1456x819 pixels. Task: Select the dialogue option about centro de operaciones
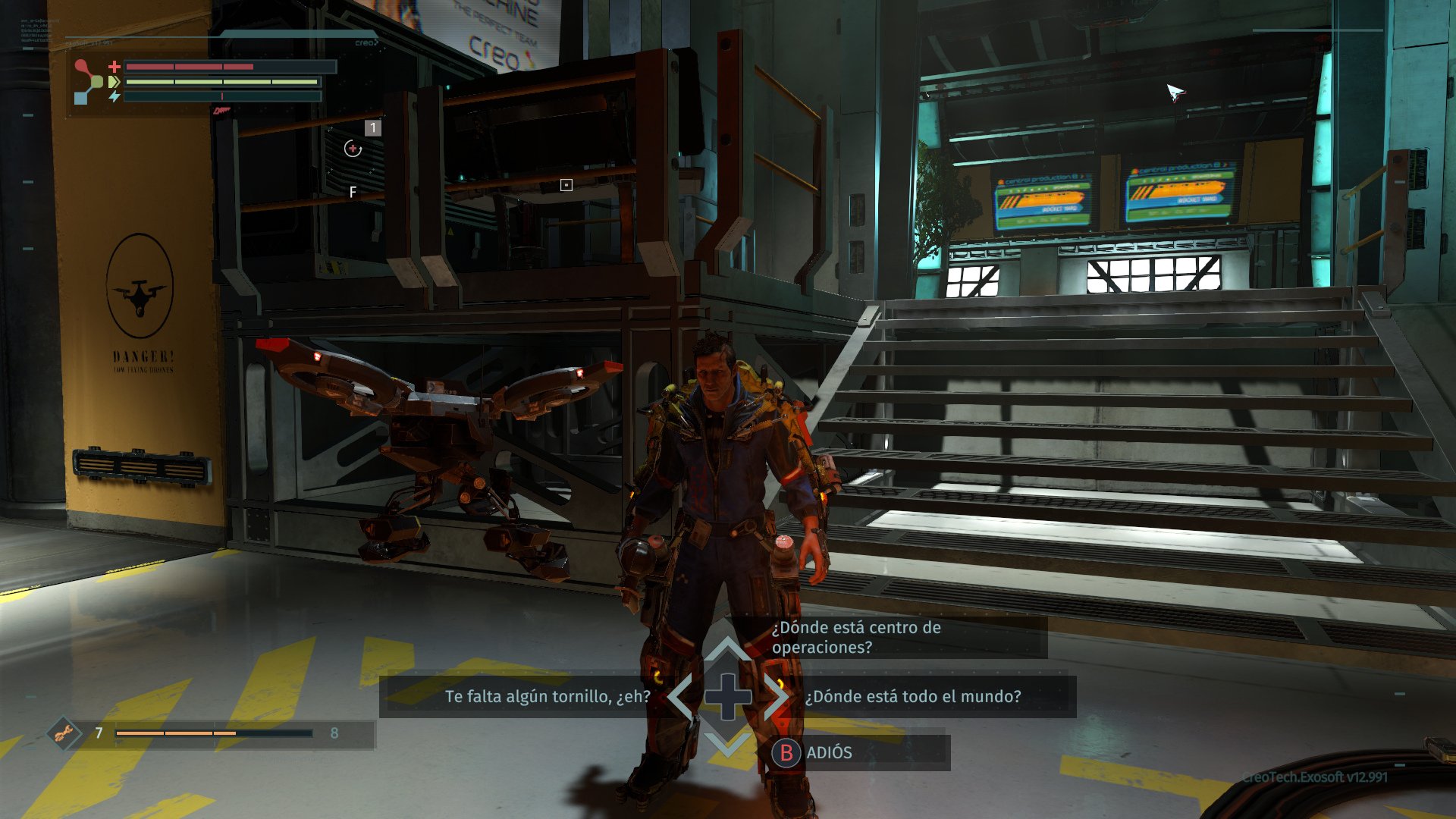pyautogui.click(x=855, y=638)
